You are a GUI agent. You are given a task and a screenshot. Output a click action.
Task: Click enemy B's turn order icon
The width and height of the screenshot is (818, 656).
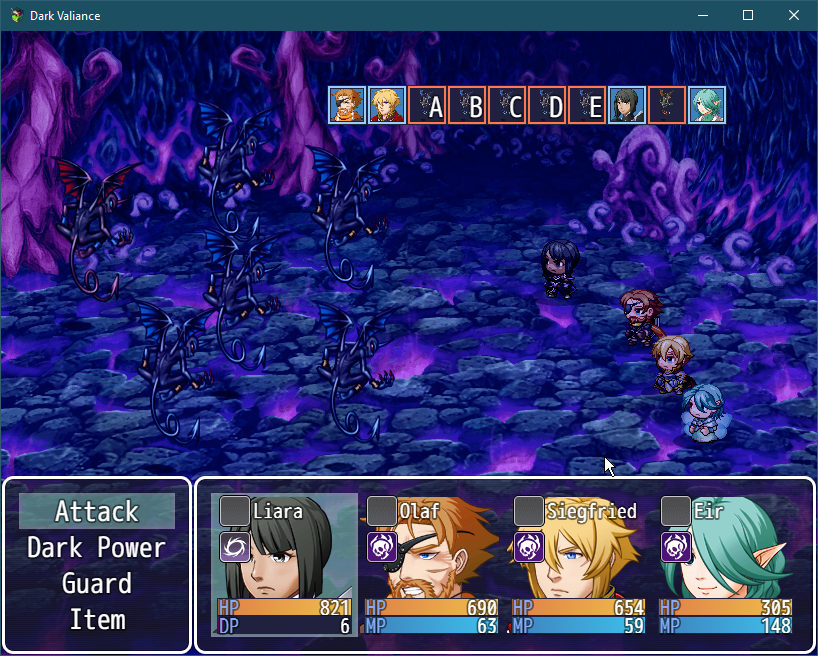click(x=467, y=105)
